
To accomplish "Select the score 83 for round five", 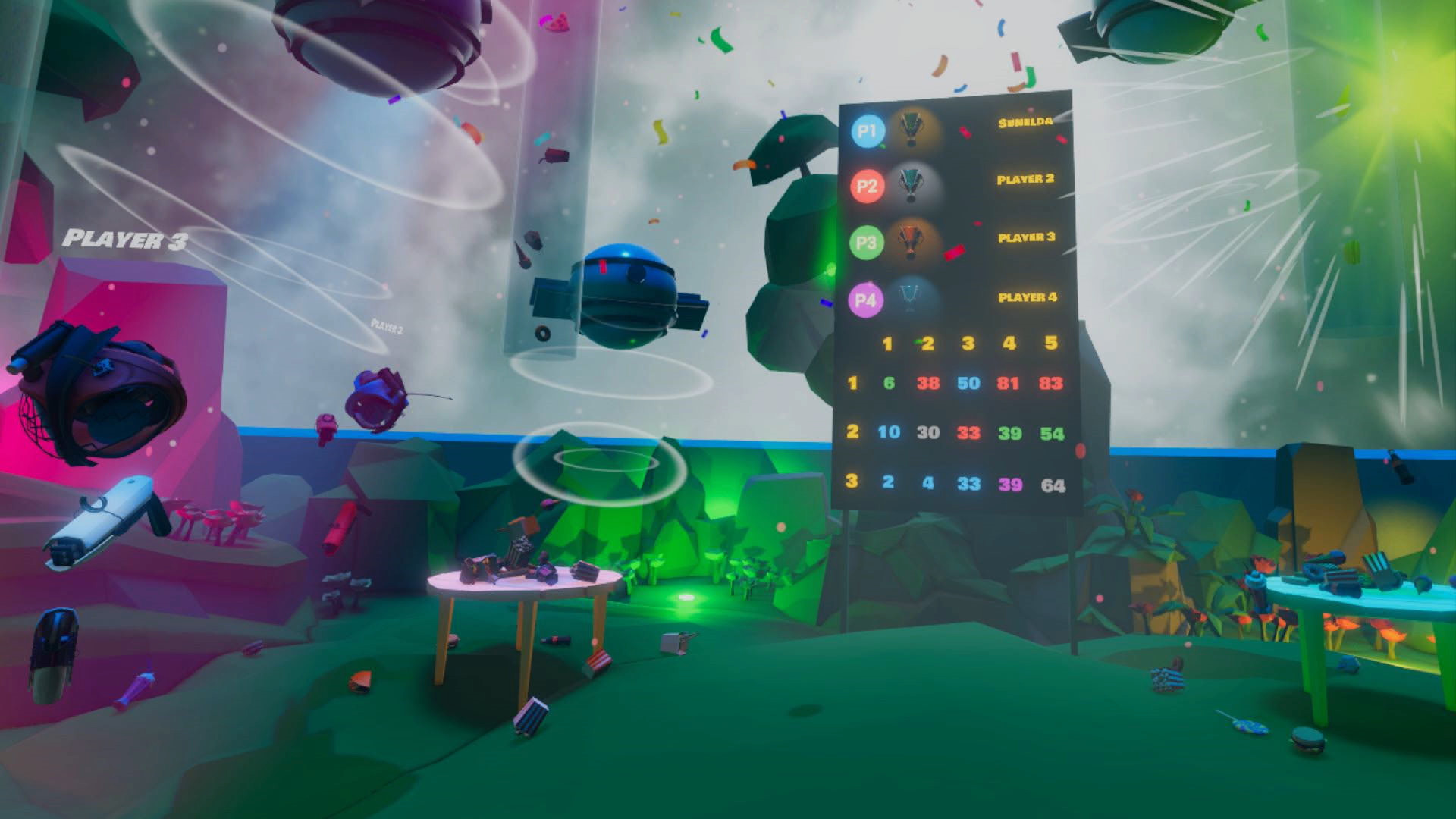I will coord(1050,384).
